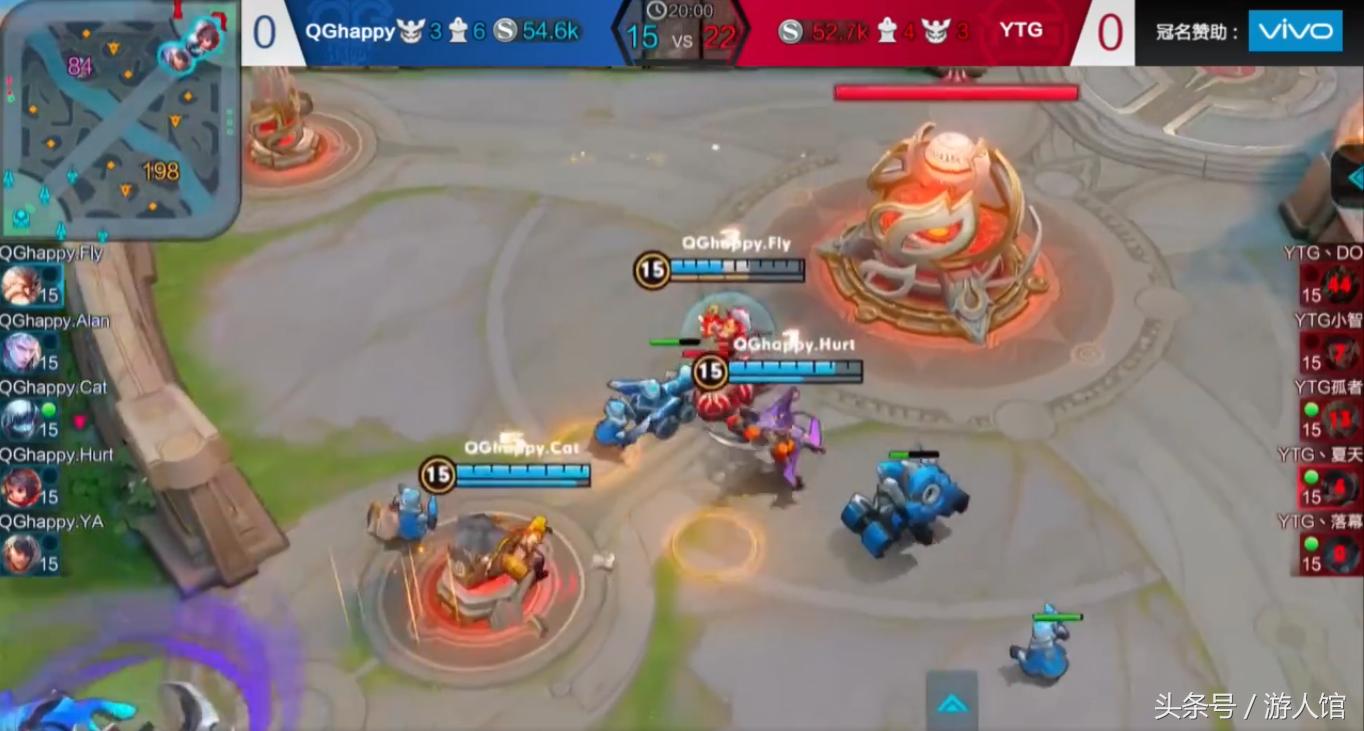Select QGhappy.Fly's hero portrait
This screenshot has width=1364, height=731.
click(x=21, y=286)
